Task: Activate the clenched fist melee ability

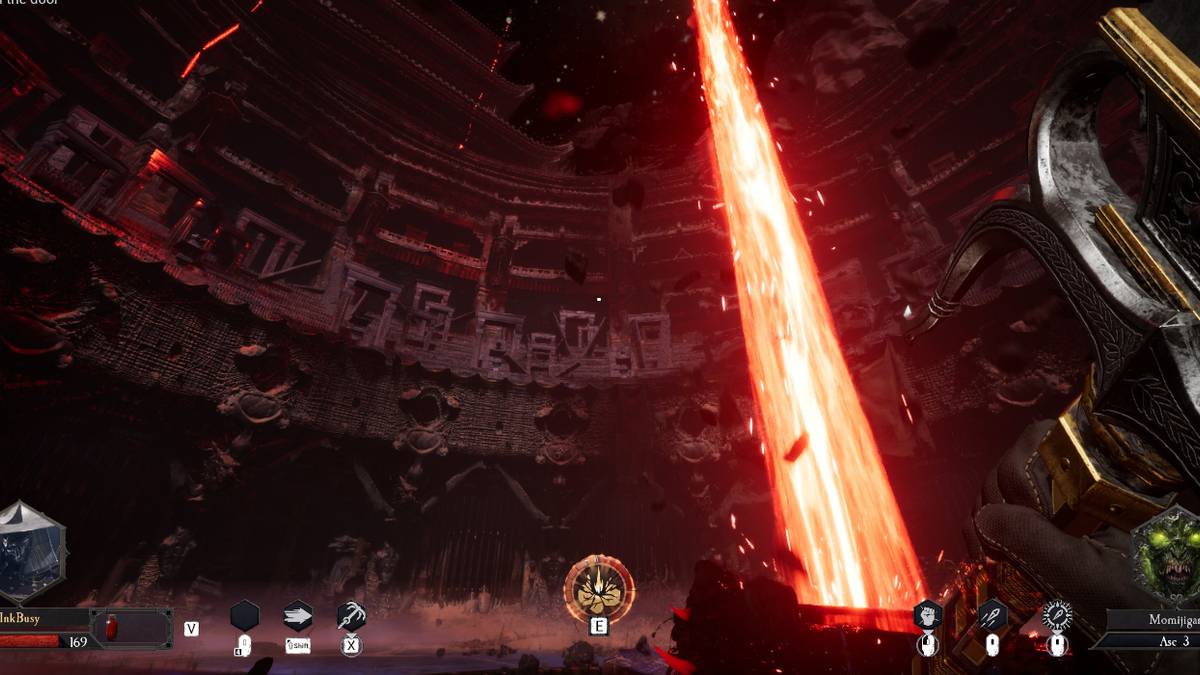Action: coord(928,616)
